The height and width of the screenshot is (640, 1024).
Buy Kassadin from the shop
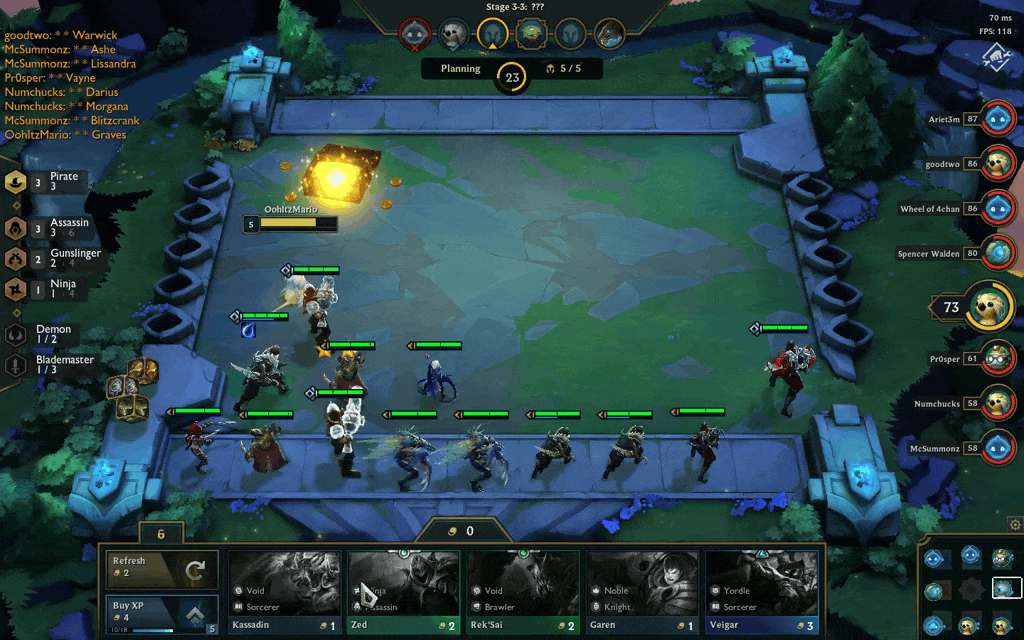point(285,593)
